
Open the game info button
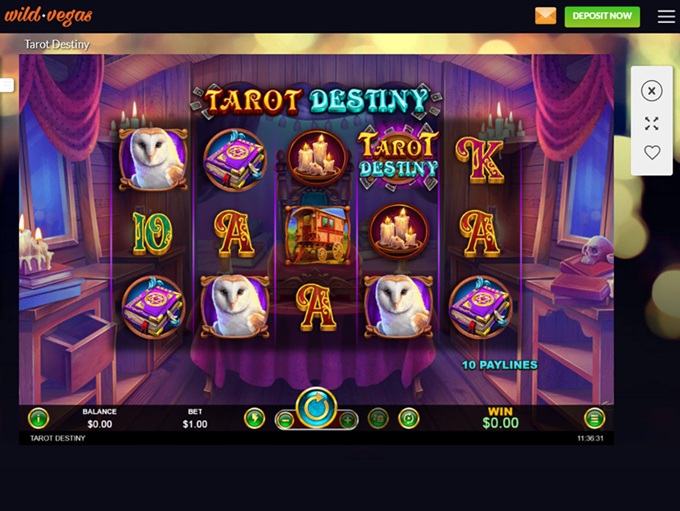point(38,419)
